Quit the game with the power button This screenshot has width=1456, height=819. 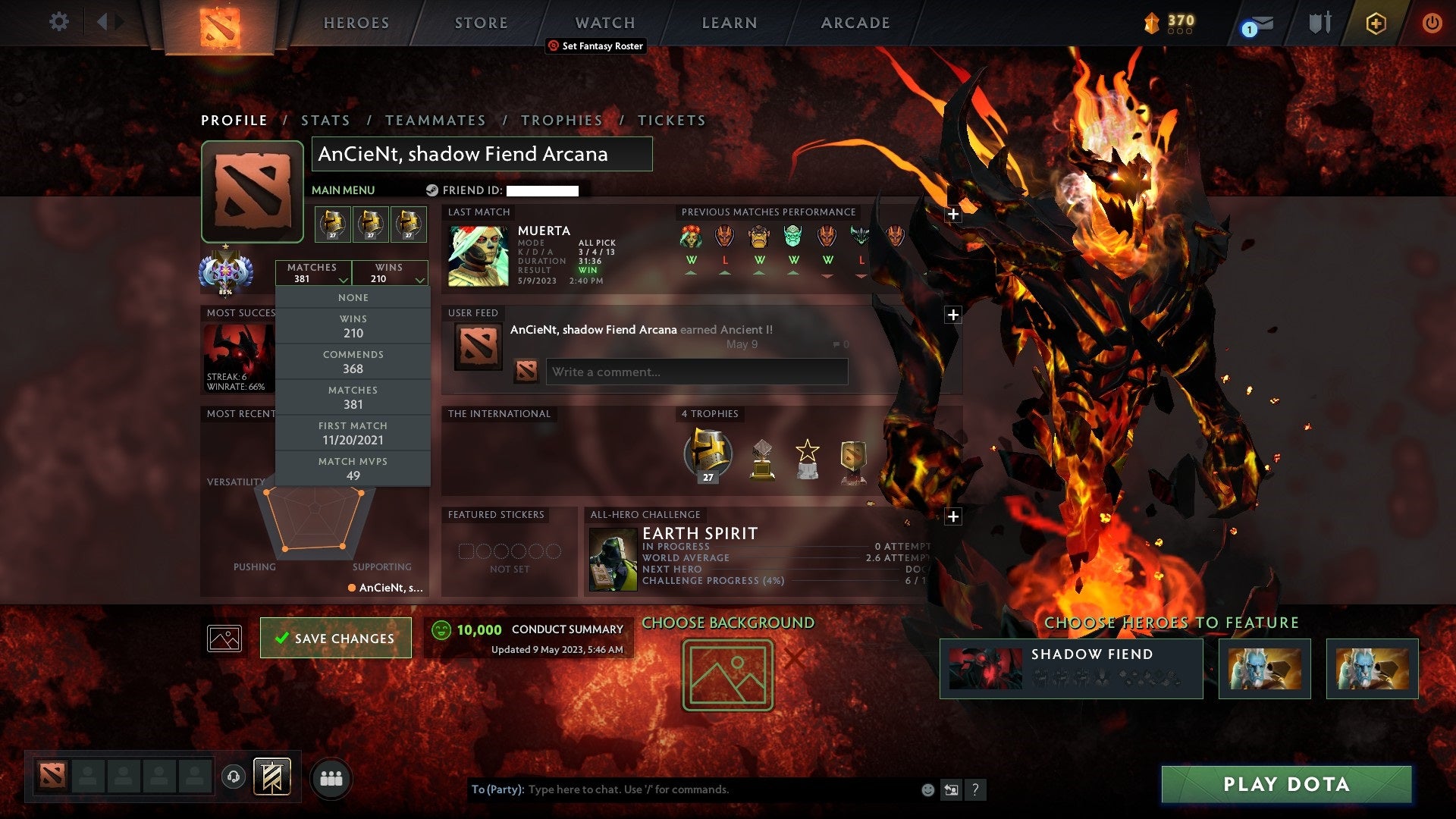point(1431,23)
